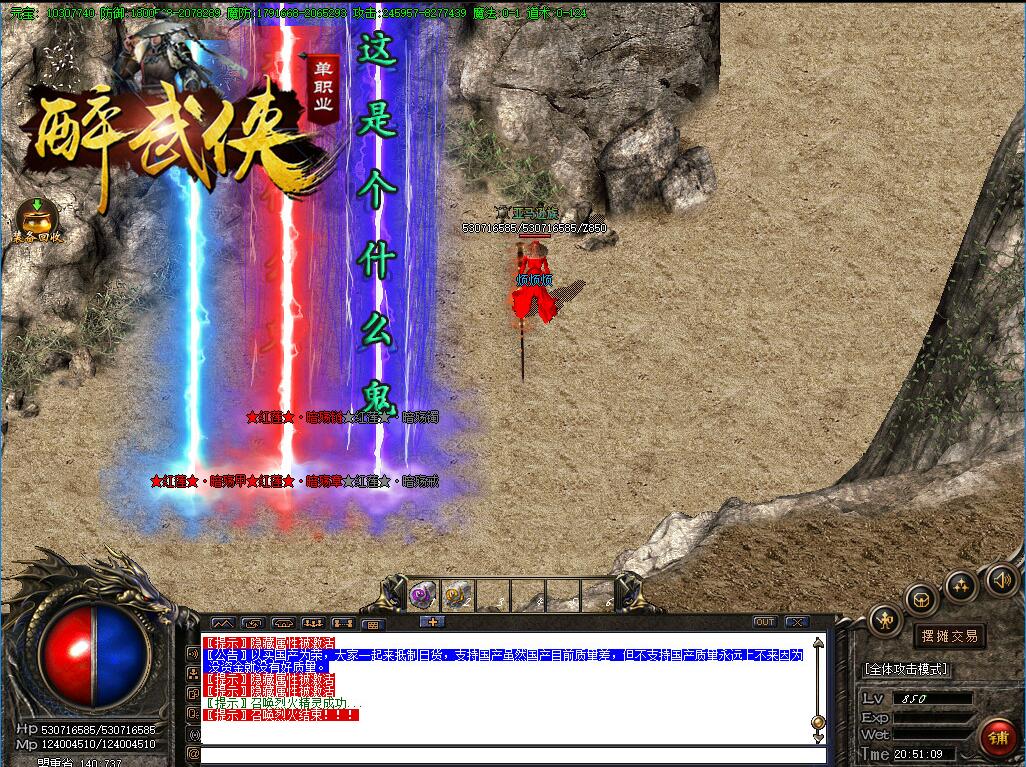Expand chat with the plus button
The width and height of the screenshot is (1026, 767).
432,622
